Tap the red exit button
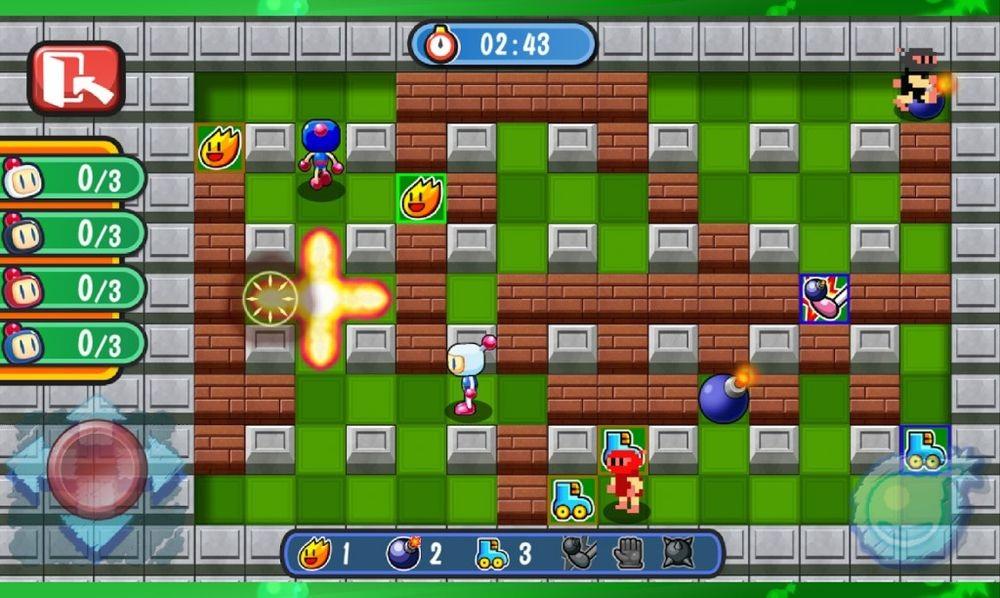The height and width of the screenshot is (598, 1000). 76,77
